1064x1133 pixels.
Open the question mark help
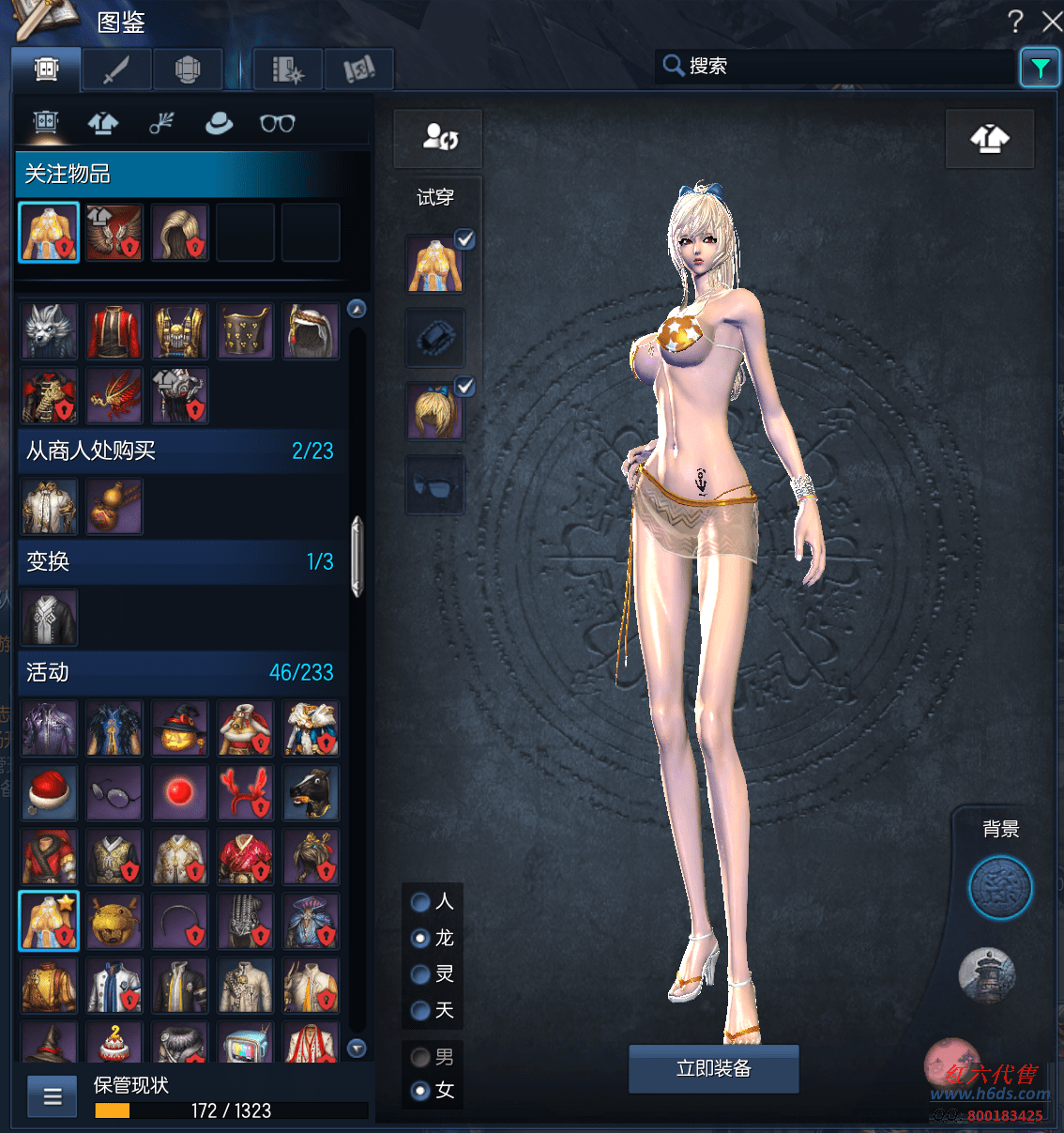pos(1015,21)
